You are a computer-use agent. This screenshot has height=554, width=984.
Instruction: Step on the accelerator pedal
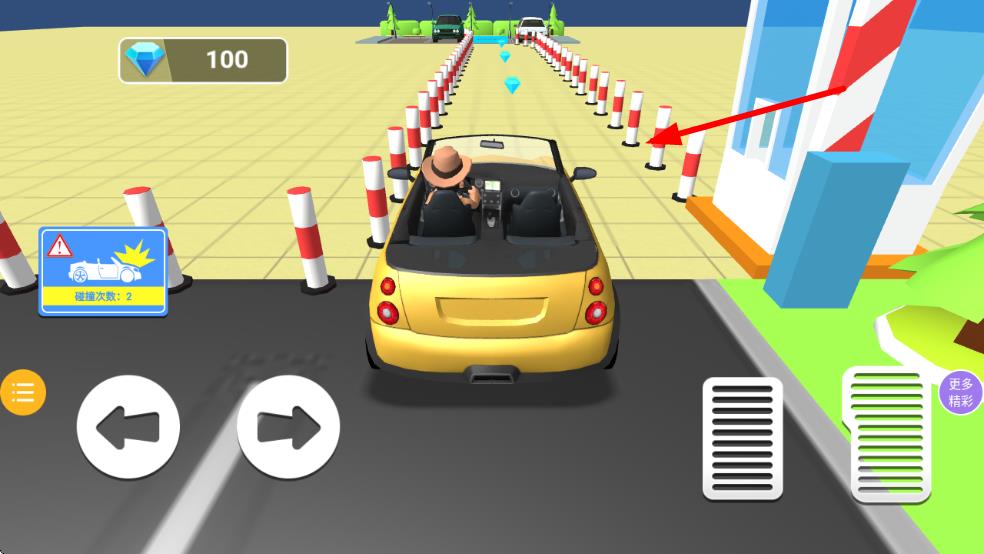(x=888, y=433)
